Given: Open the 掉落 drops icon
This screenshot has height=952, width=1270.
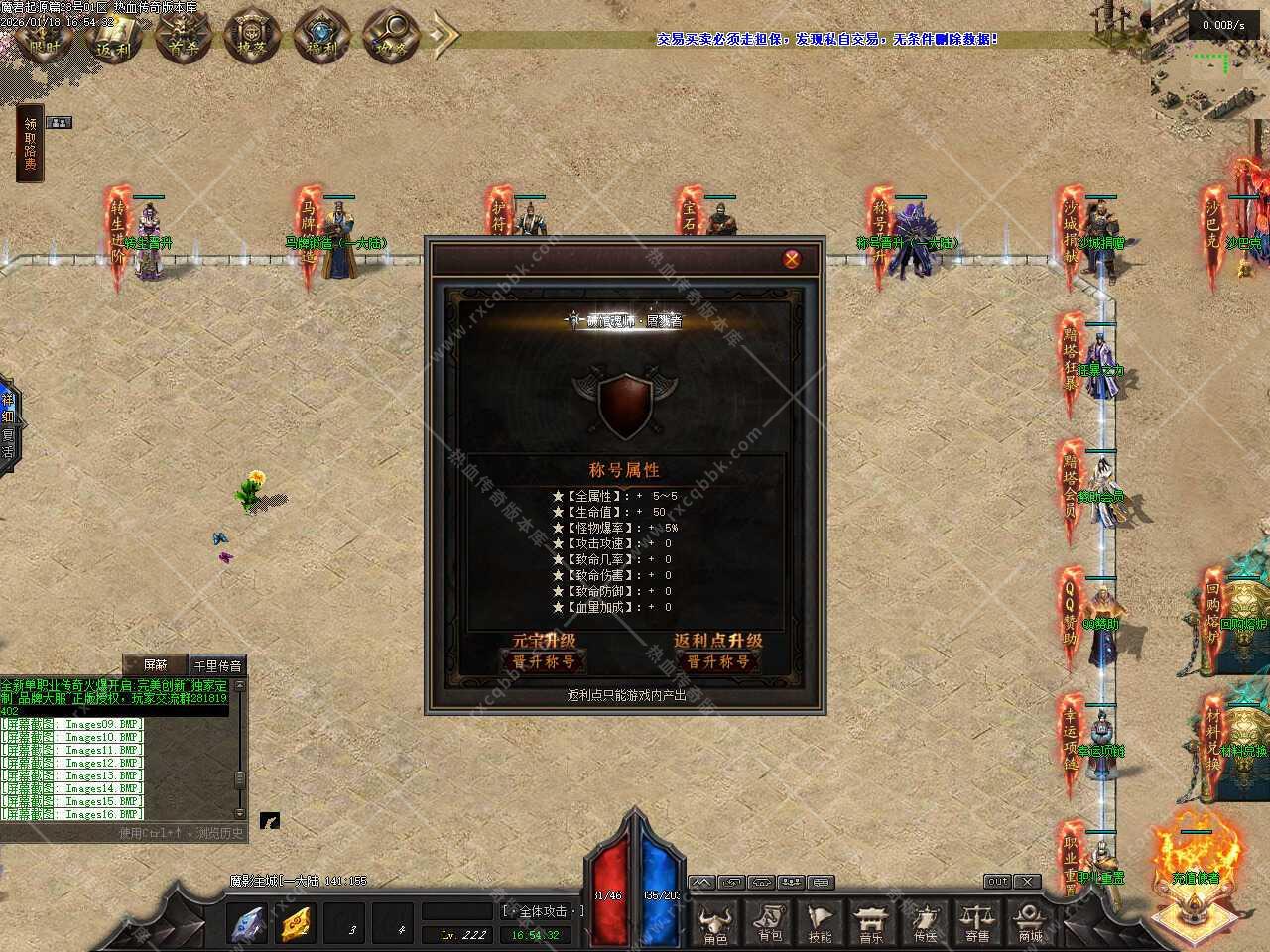Looking at the screenshot, I should click(x=252, y=36).
